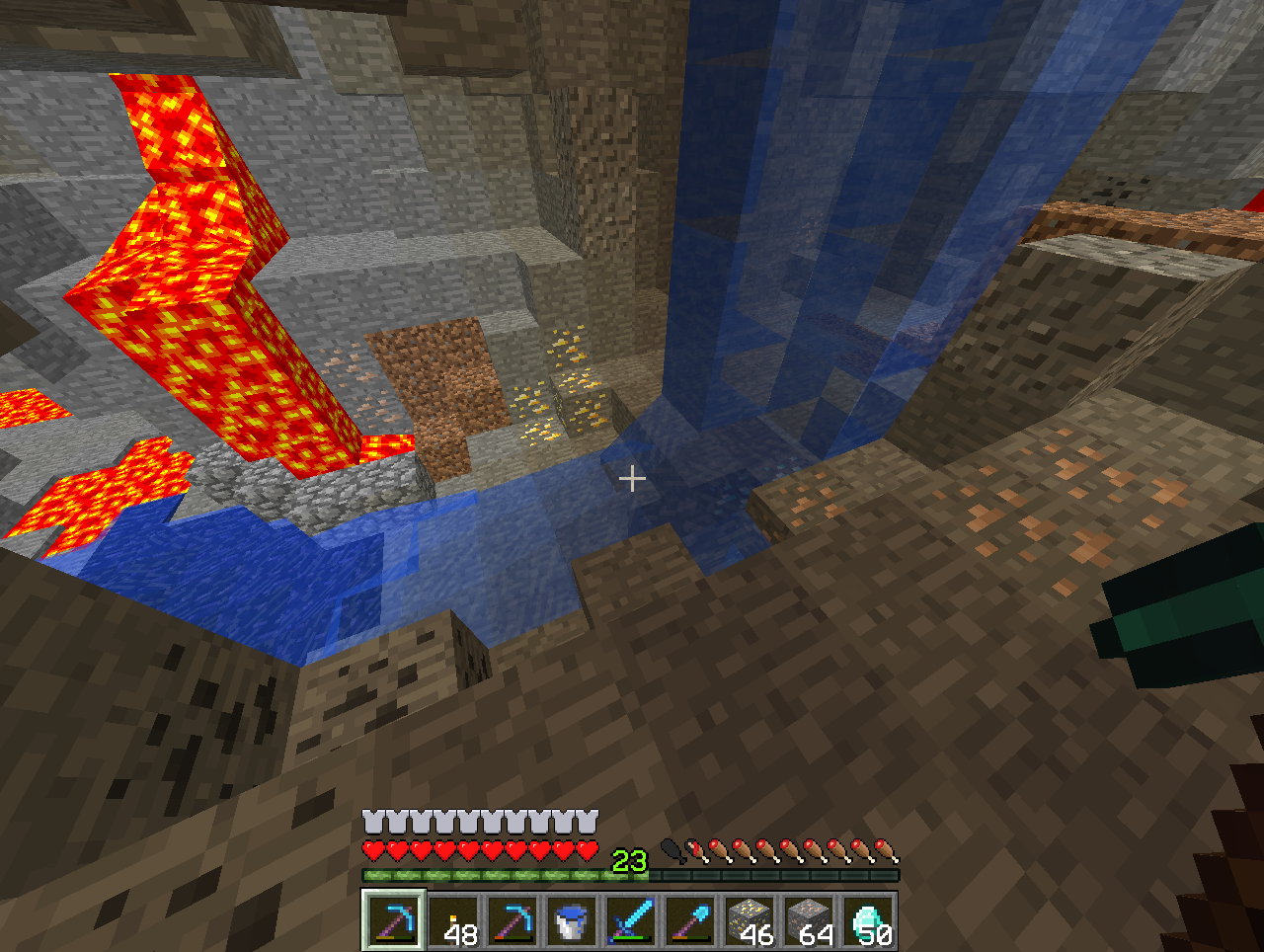Select the diamond stack of 50
The image size is (1264, 952).
point(868,920)
